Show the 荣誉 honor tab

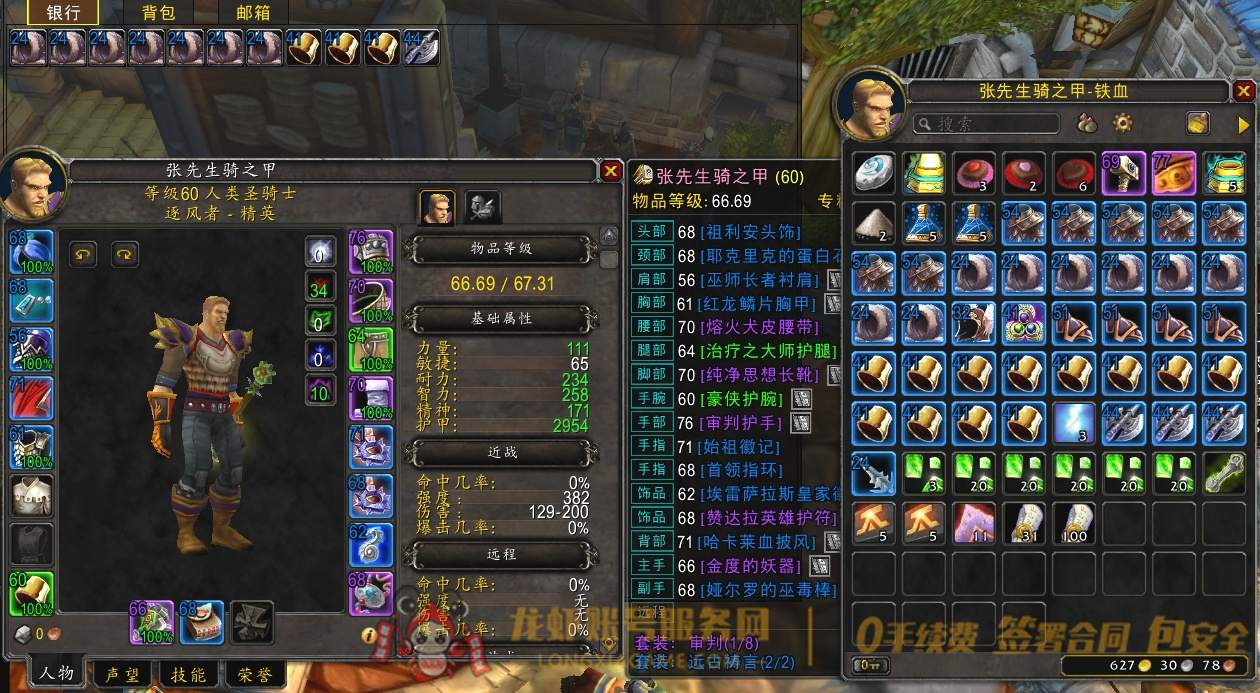pos(251,674)
